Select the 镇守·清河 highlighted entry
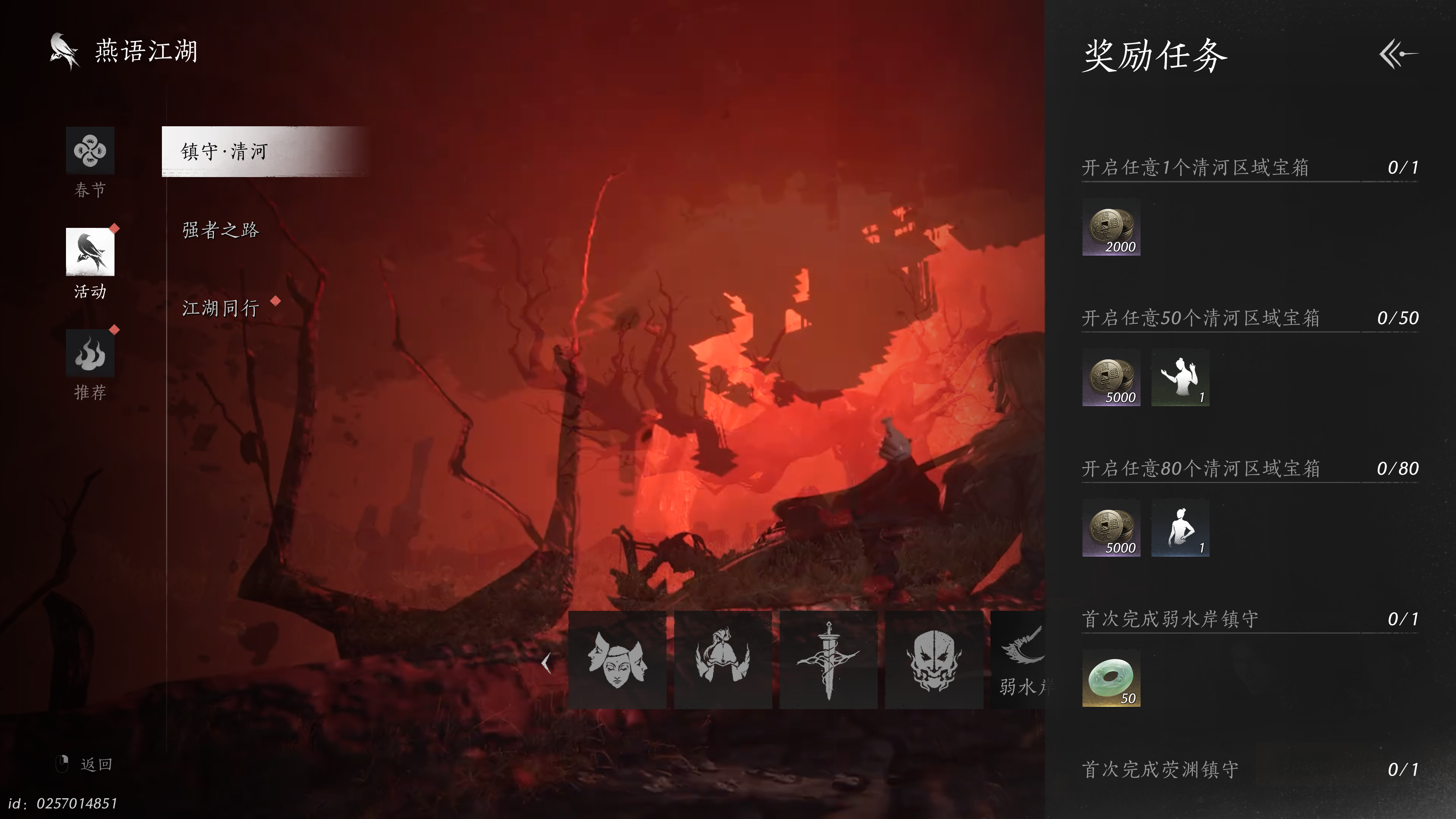 click(x=224, y=152)
